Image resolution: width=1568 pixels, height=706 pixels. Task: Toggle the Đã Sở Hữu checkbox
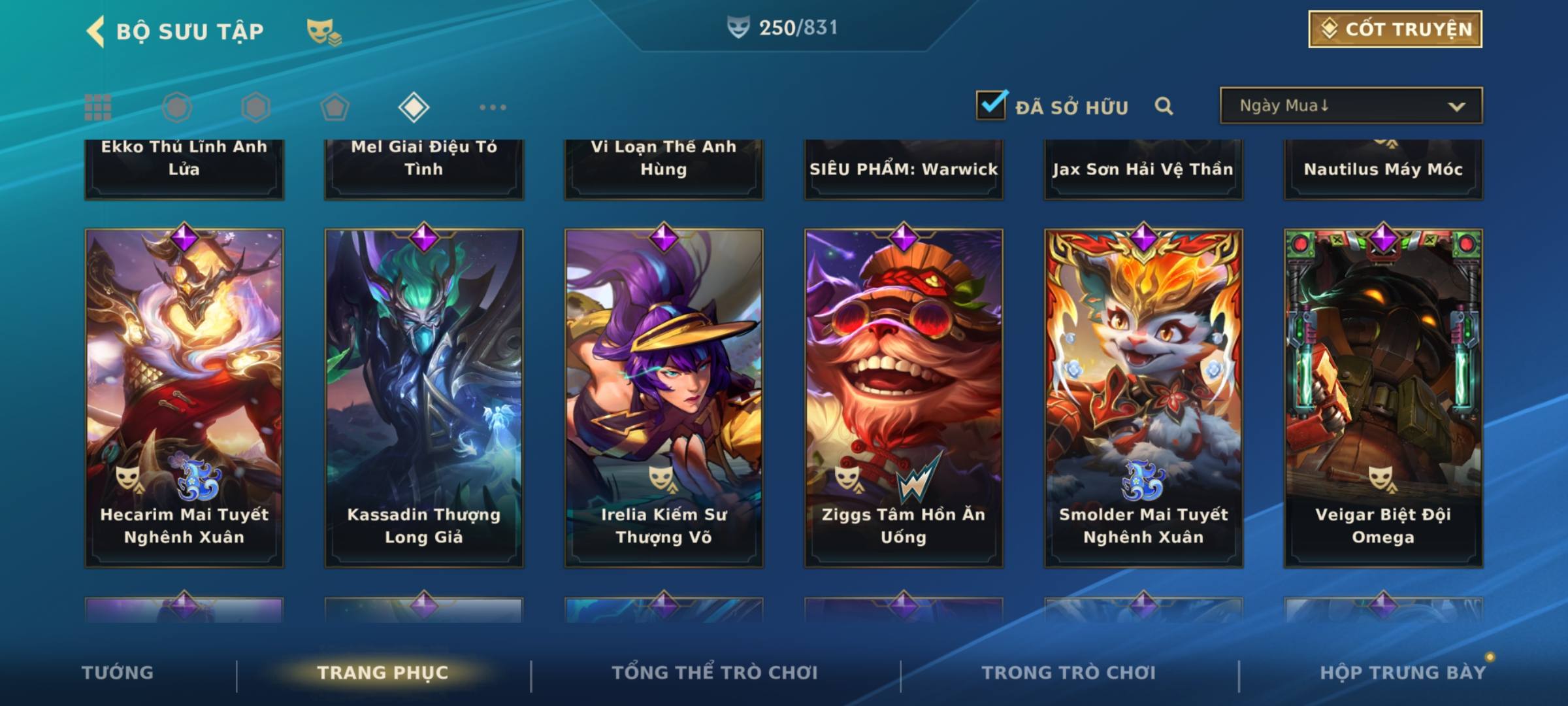(991, 105)
